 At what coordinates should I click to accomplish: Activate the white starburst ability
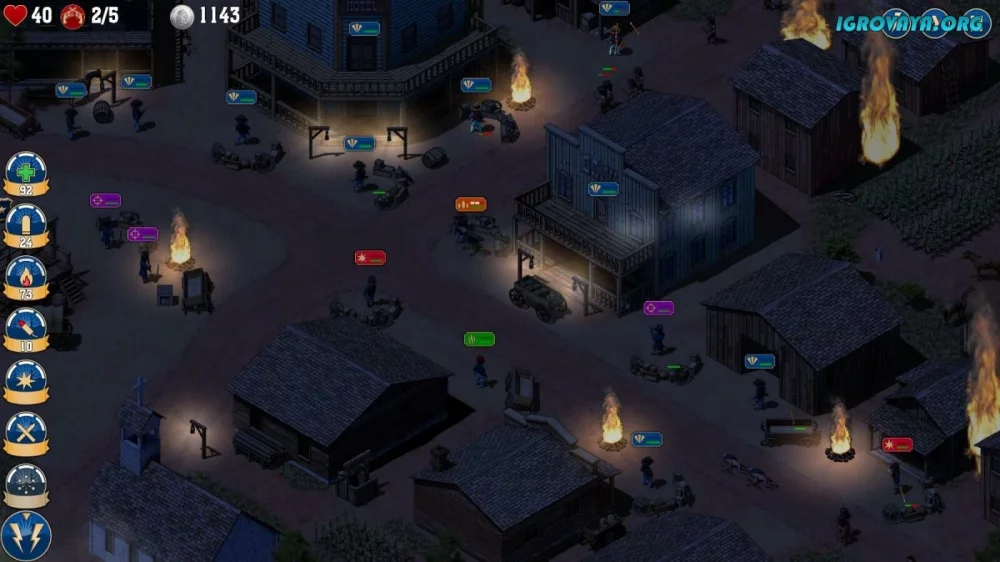coord(26,379)
